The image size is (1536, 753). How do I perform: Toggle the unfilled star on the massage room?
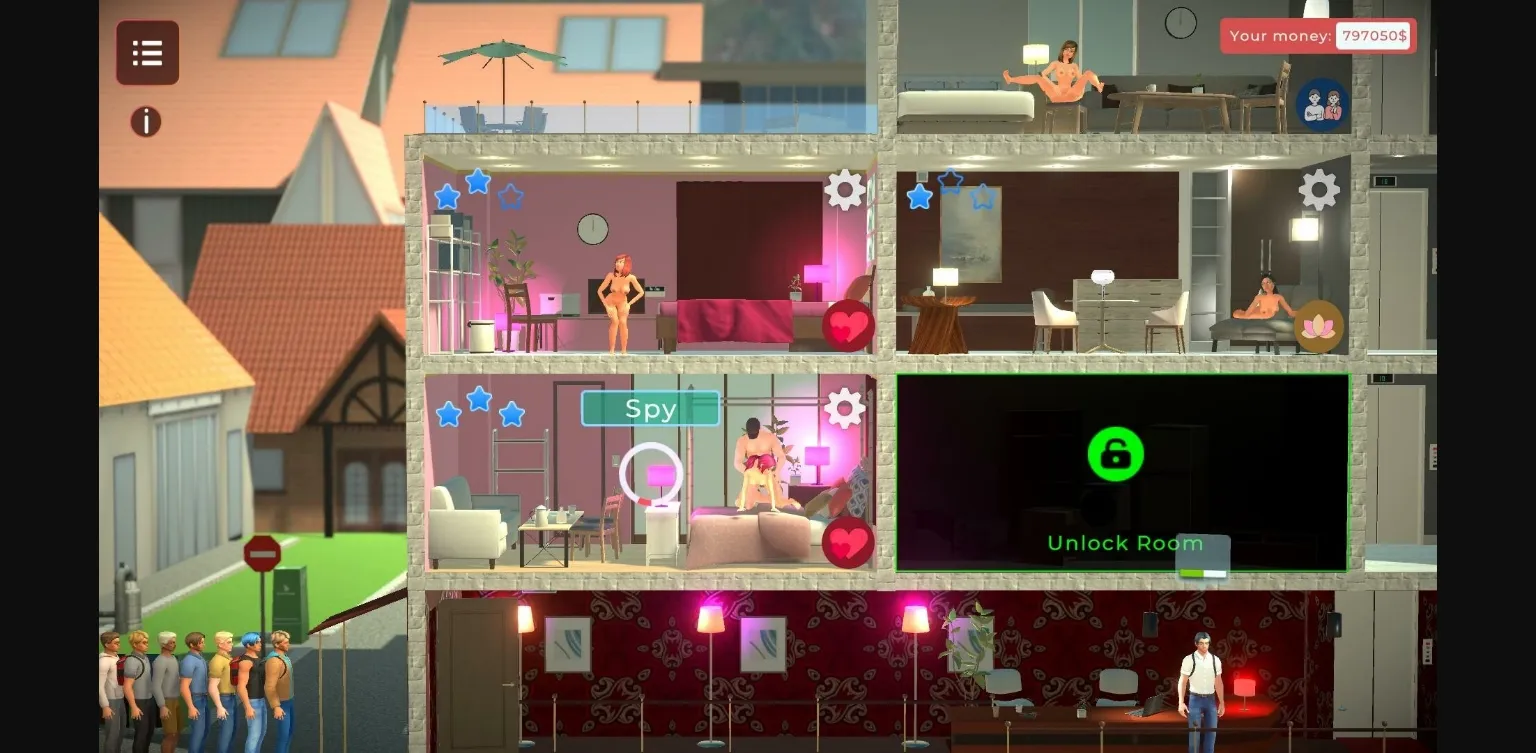pyautogui.click(x=983, y=197)
